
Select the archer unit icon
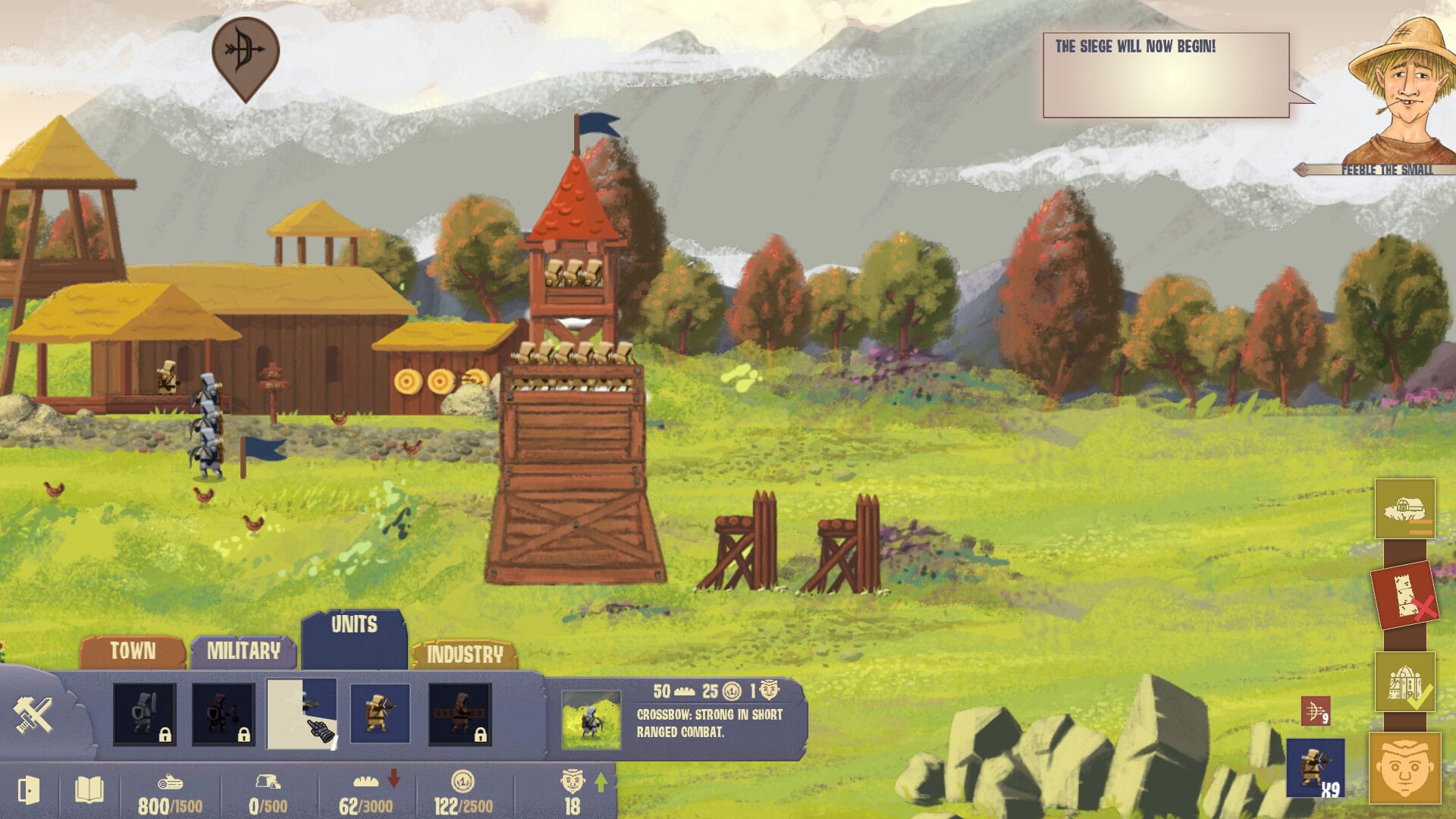[x=381, y=713]
